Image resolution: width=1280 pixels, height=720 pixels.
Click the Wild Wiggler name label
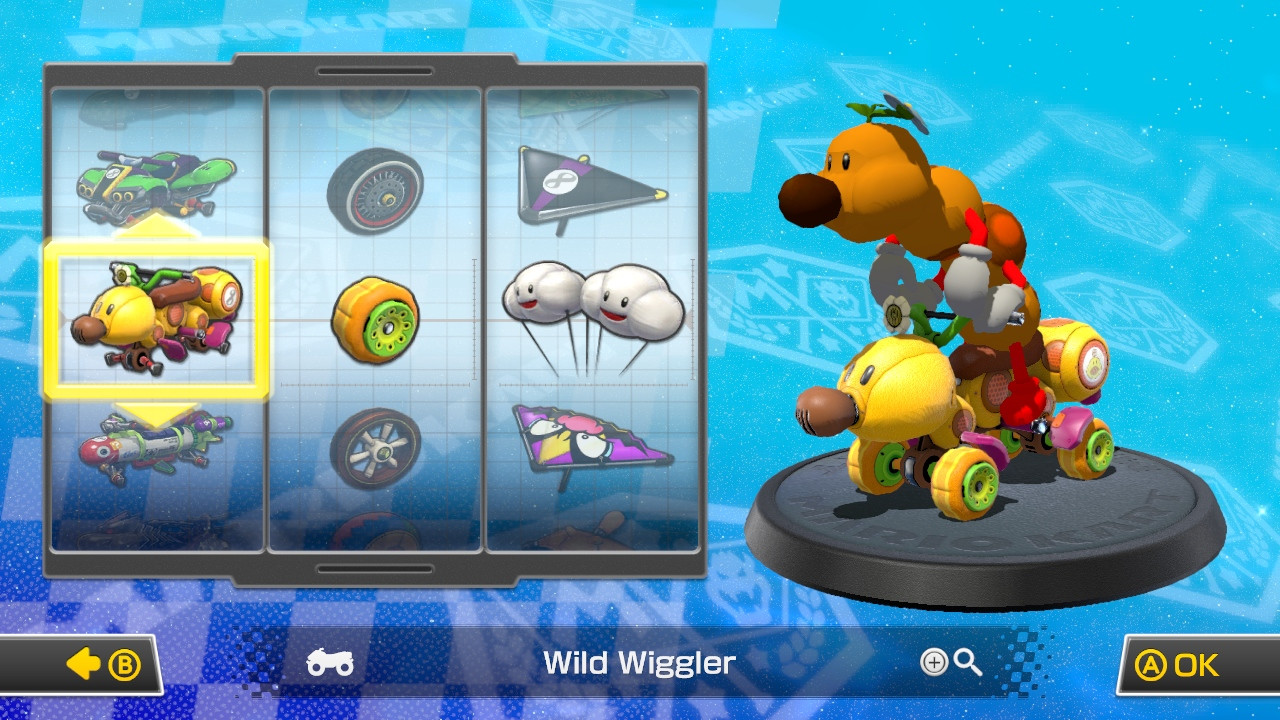[639, 662]
